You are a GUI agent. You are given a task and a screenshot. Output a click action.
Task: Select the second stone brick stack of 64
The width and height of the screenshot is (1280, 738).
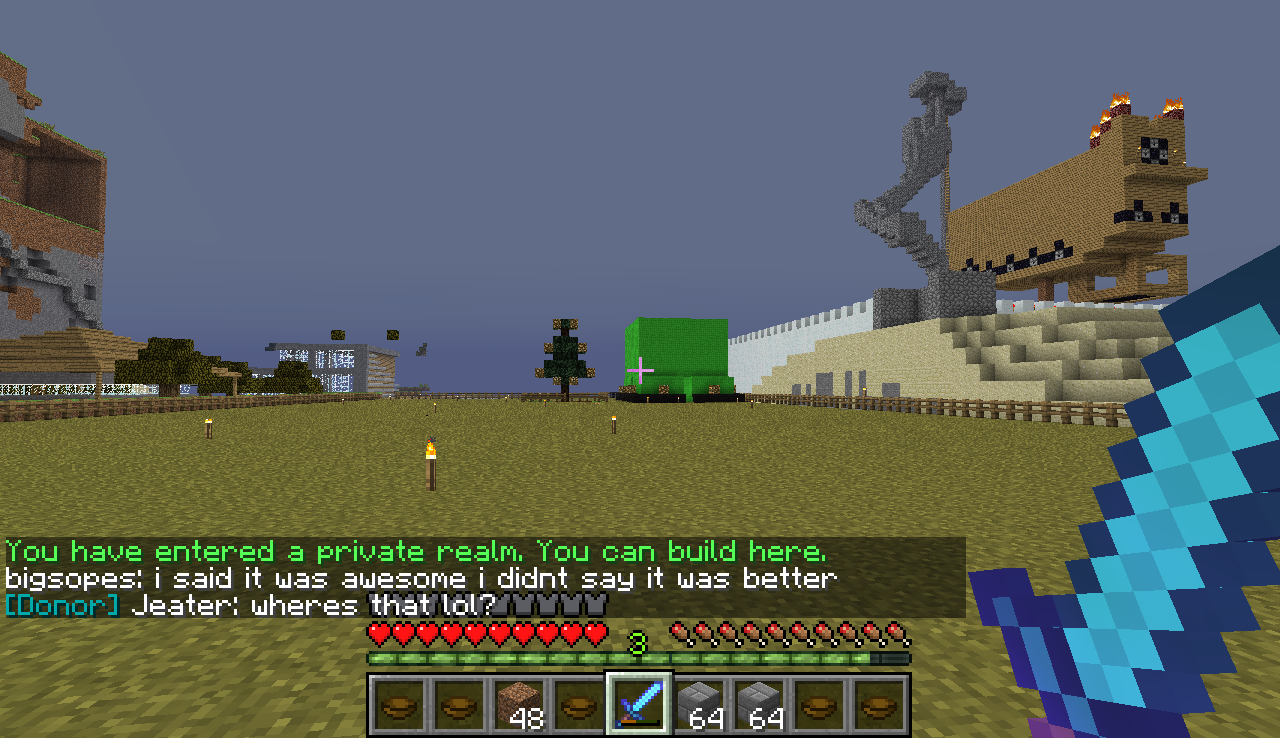tap(760, 705)
